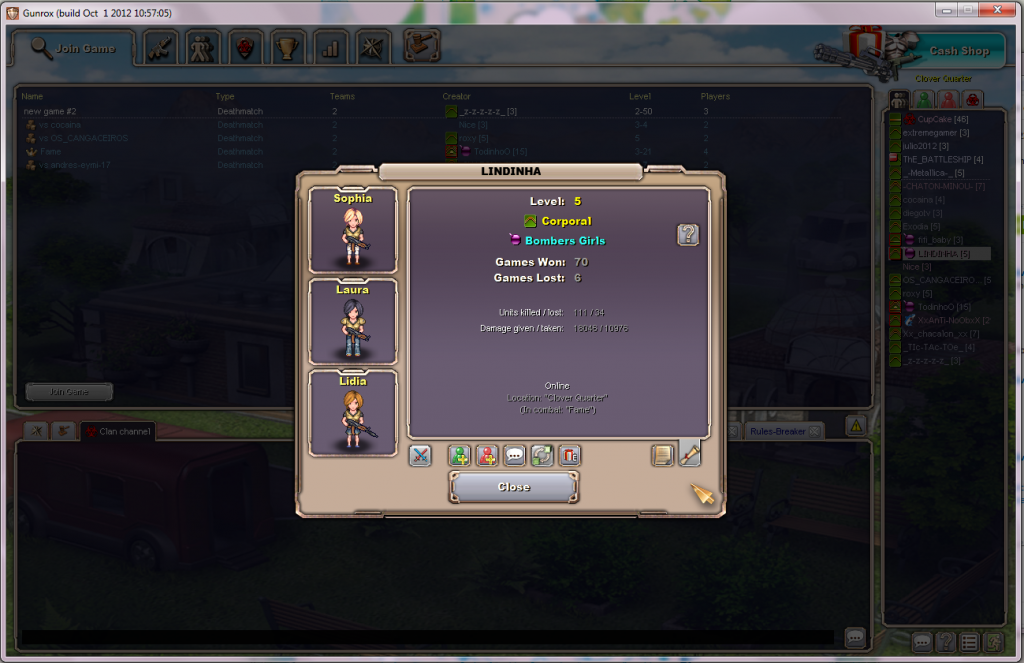Image resolution: width=1024 pixels, height=663 pixels.
Task: Open the parchment notes icon in the profile
Action: (x=662, y=456)
